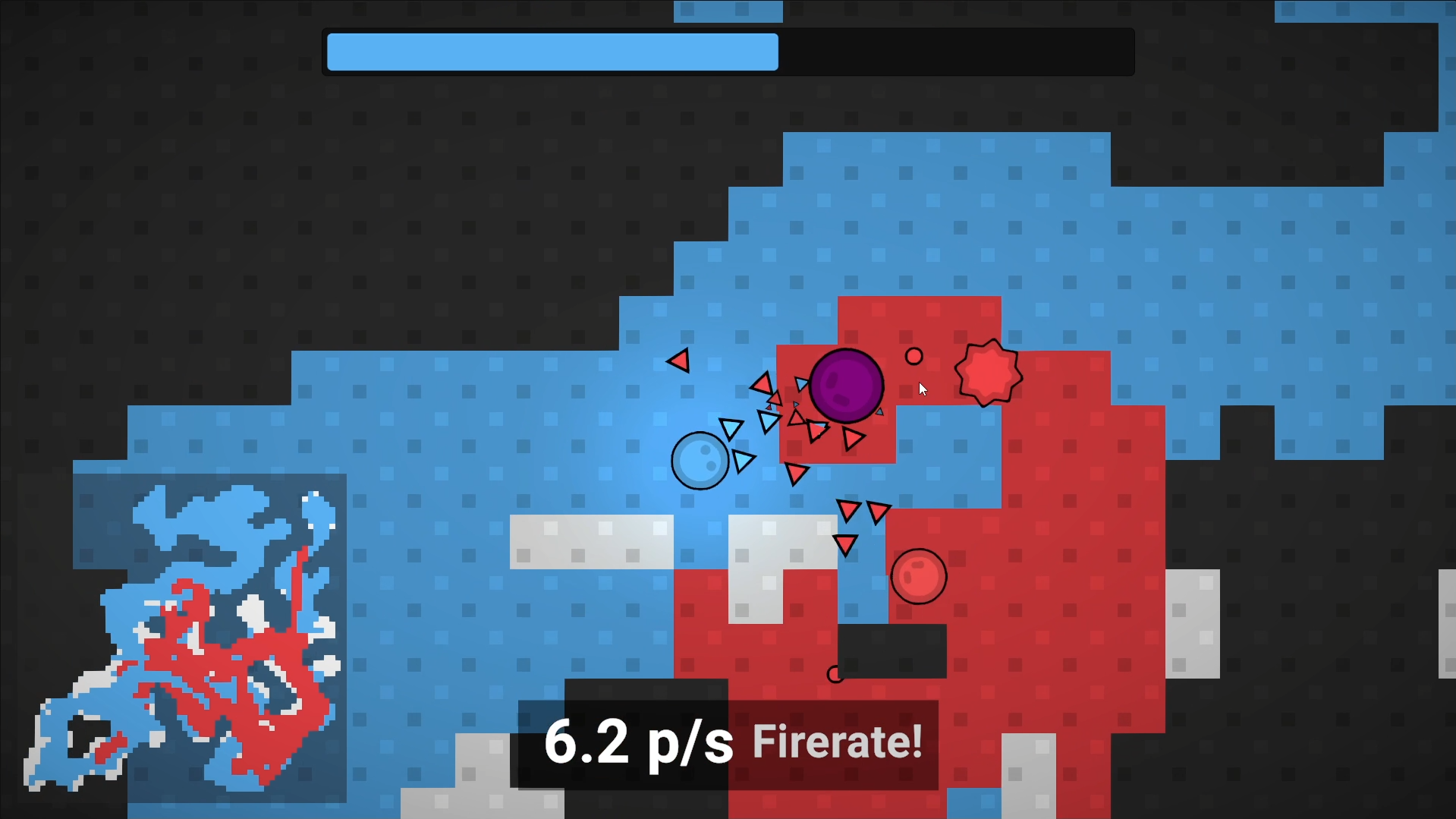Click the tiny circle near the bottom dark block
Viewport: 1456px width, 819px height.
[835, 674]
